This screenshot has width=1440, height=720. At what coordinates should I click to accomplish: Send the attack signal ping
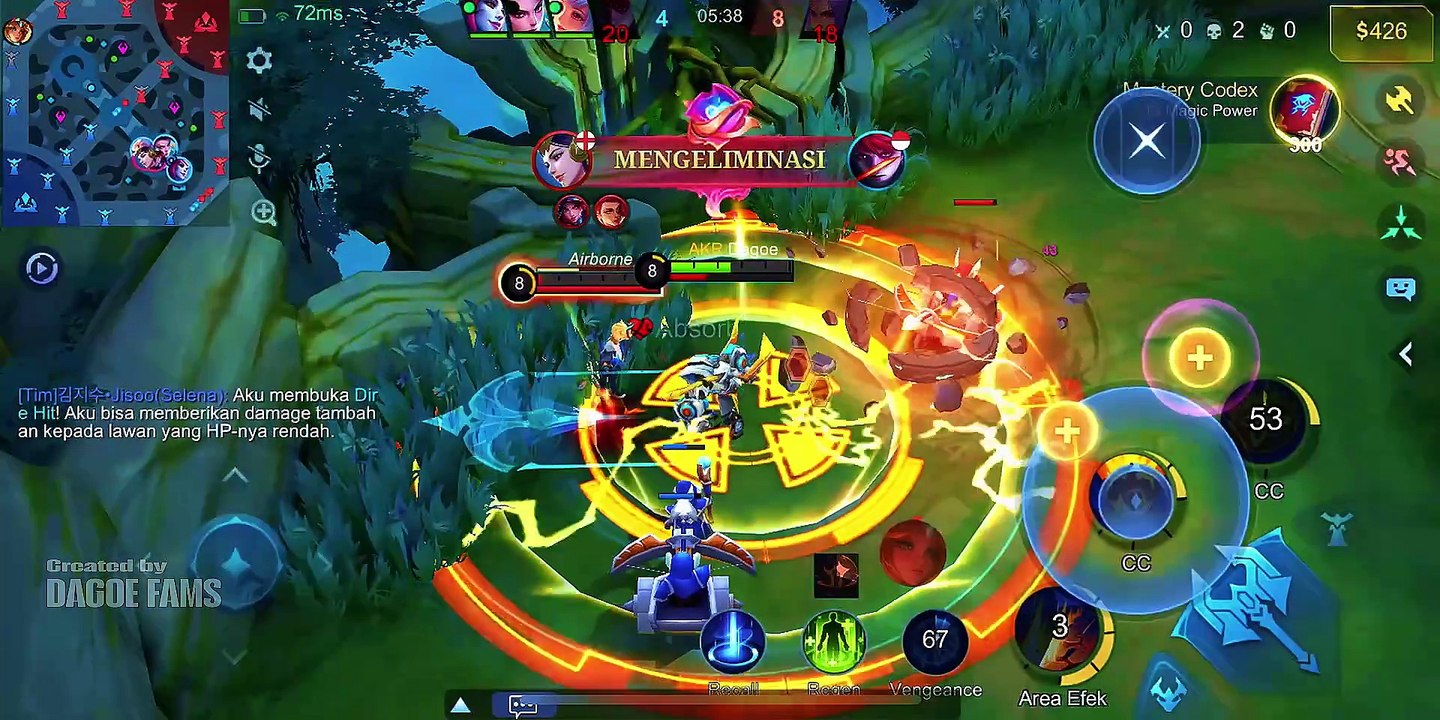pyautogui.click(x=1400, y=98)
